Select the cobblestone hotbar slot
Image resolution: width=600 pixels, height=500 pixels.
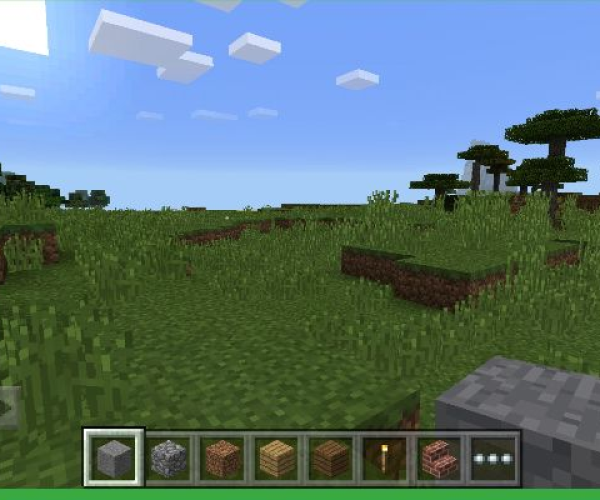169,459
